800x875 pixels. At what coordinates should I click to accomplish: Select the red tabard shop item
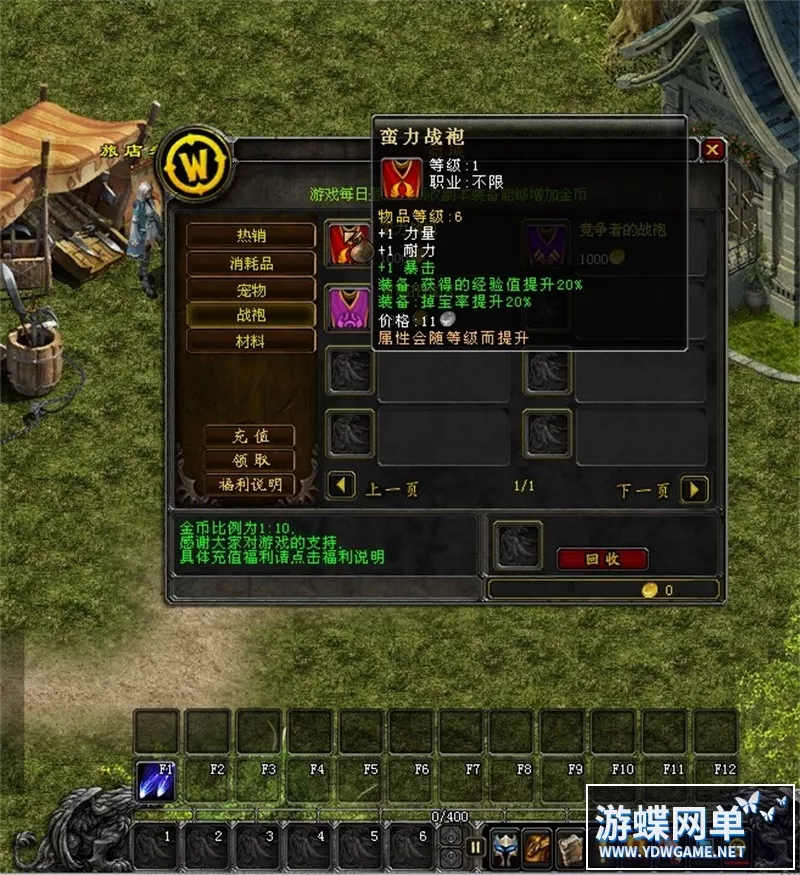click(x=350, y=243)
